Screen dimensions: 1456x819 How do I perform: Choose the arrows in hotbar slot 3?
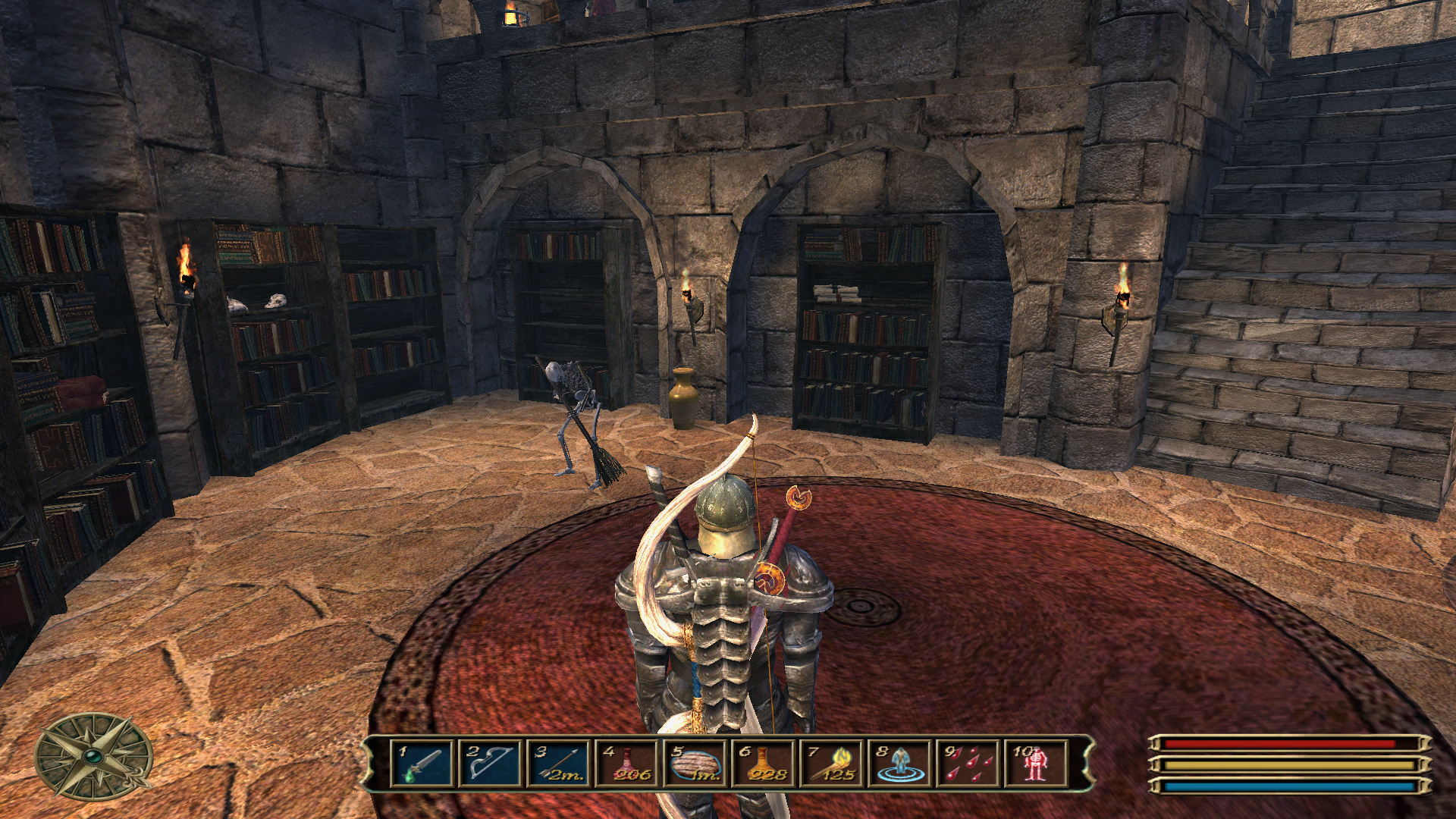tap(558, 763)
